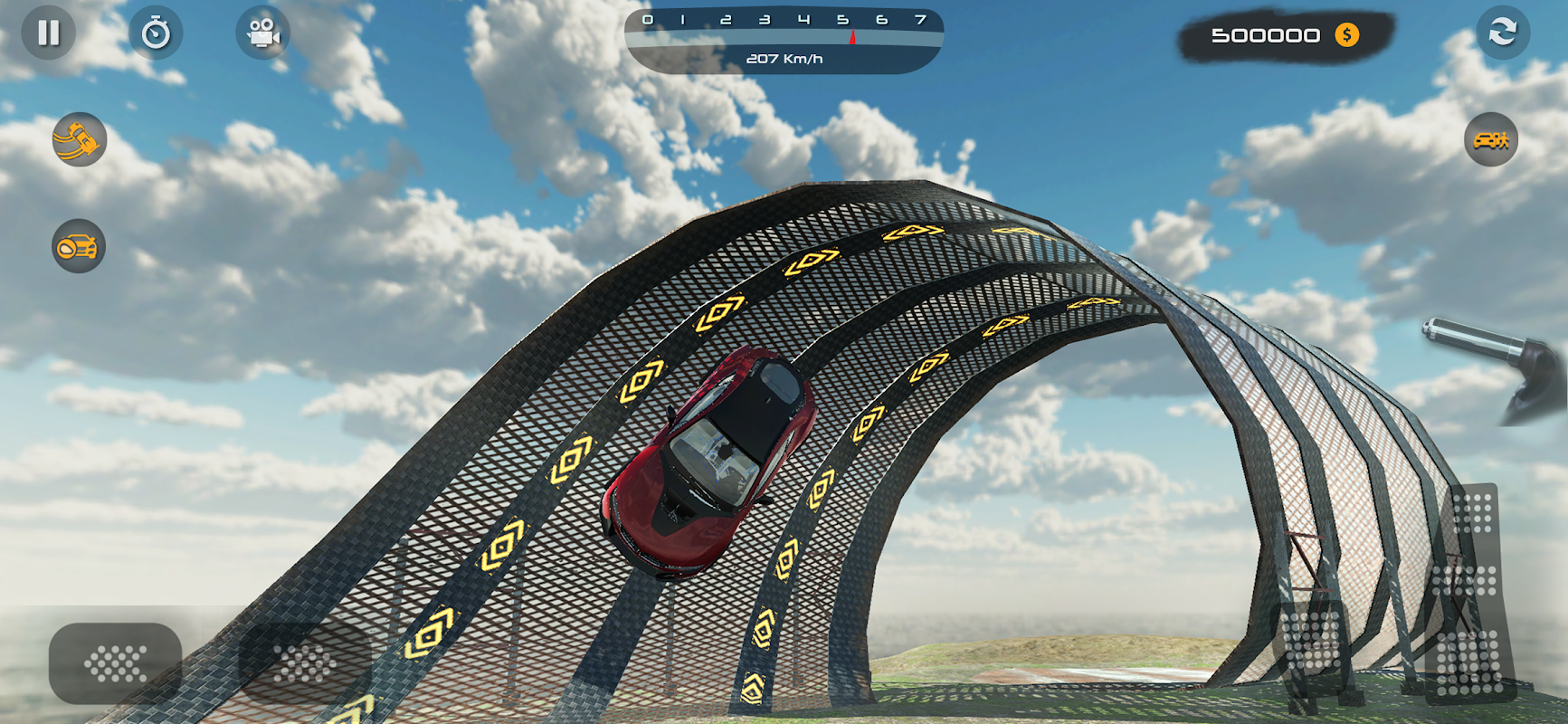Viewport: 1568px width, 724px height.
Task: Toggle the drifting car mode icon
Action: point(80,139)
